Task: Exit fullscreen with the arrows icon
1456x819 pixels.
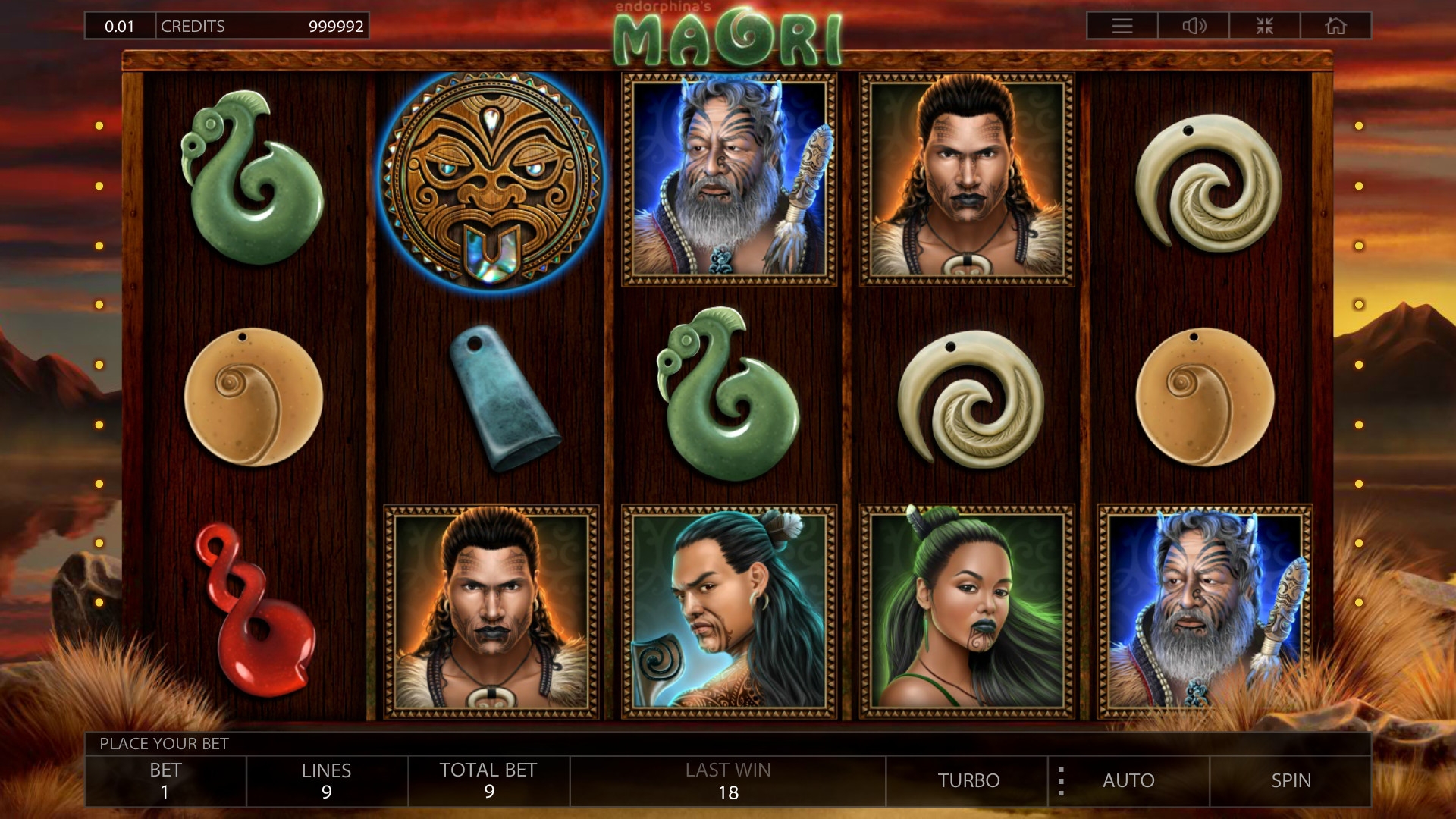Action: (1264, 26)
